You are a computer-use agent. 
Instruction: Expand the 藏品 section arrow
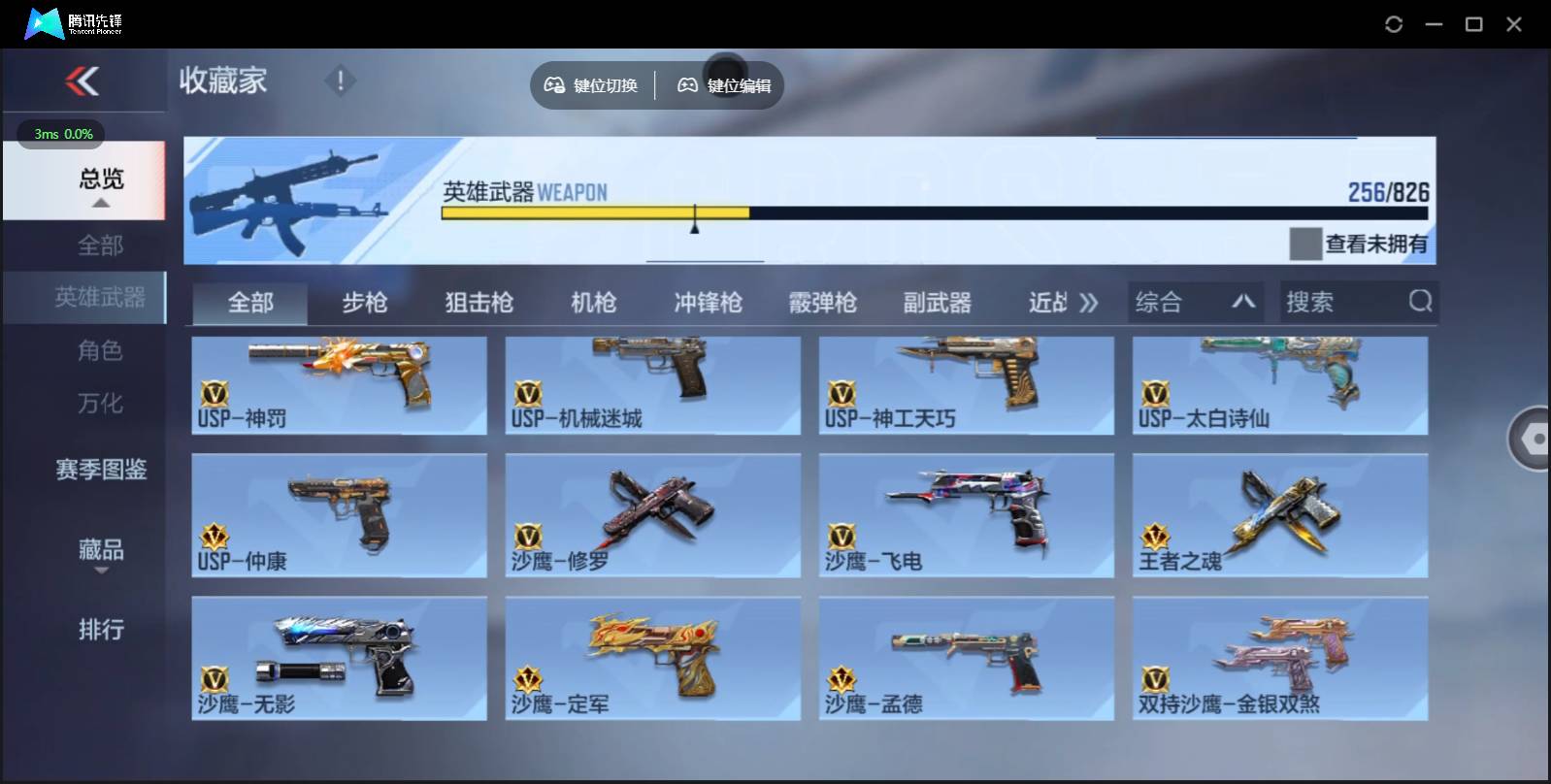click(100, 572)
